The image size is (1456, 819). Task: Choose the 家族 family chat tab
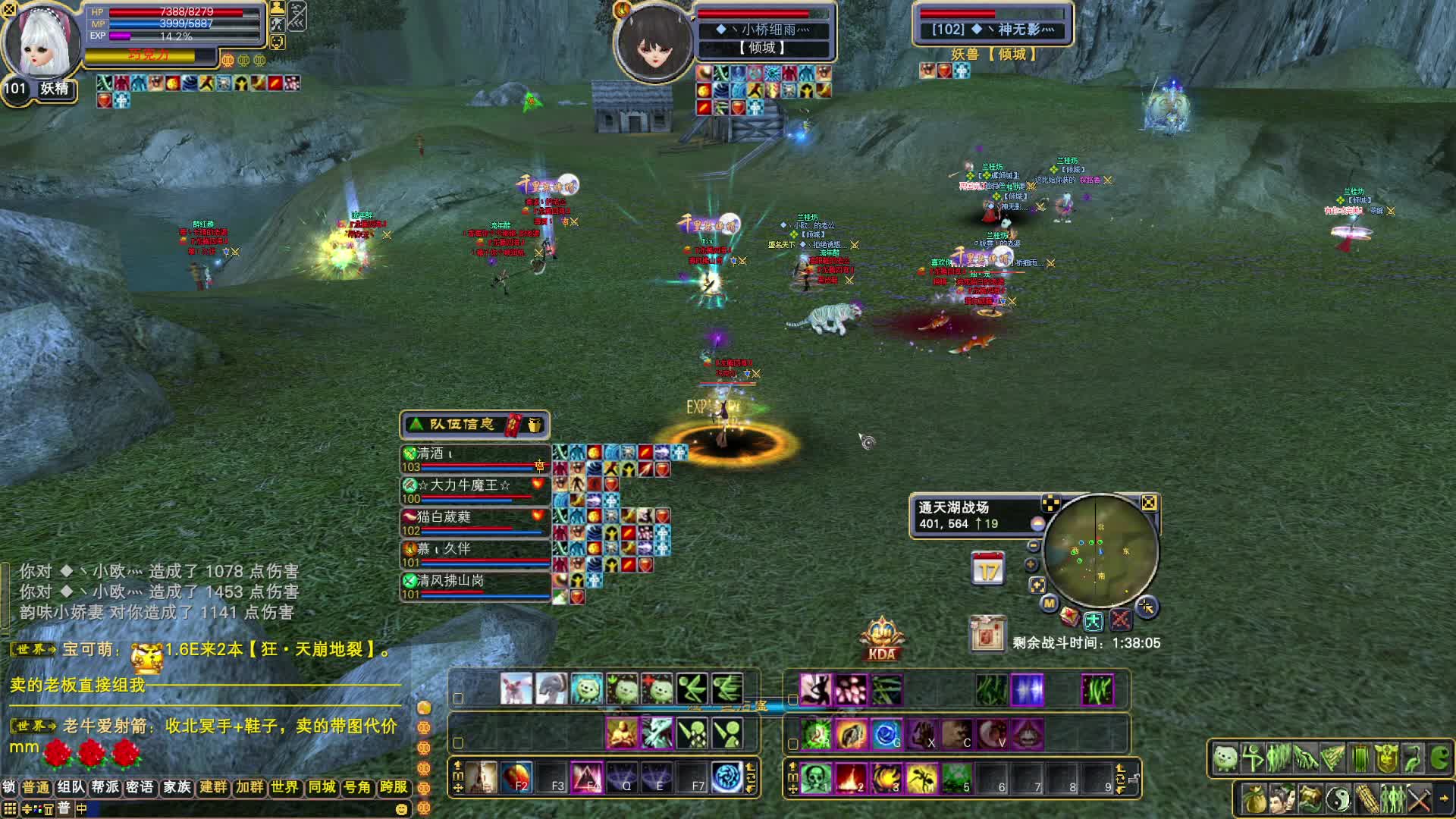pyautogui.click(x=177, y=787)
